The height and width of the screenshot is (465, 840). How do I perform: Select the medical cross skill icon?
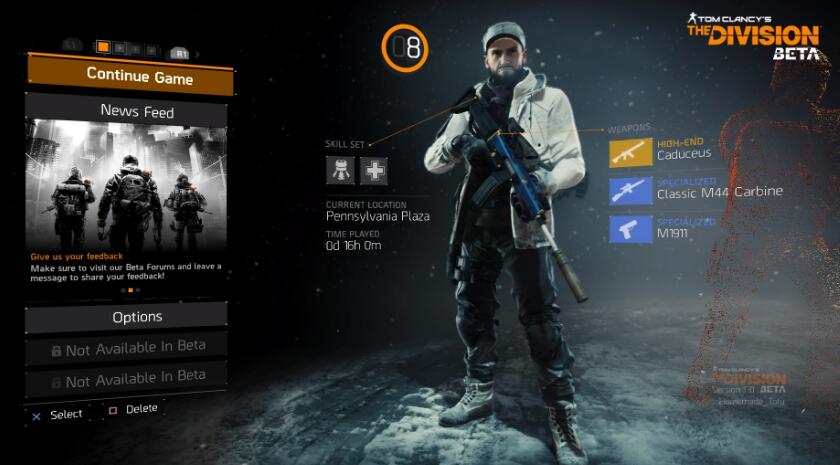click(374, 171)
